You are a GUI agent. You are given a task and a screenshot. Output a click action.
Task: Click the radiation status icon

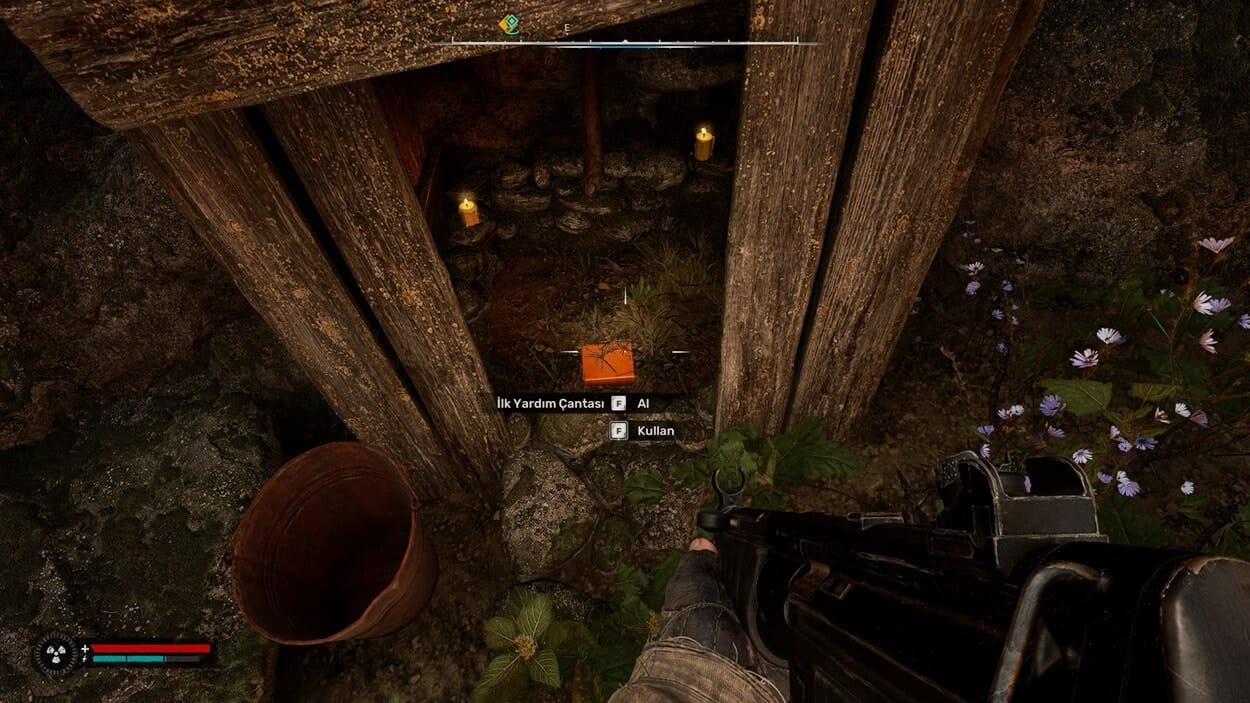(55, 654)
